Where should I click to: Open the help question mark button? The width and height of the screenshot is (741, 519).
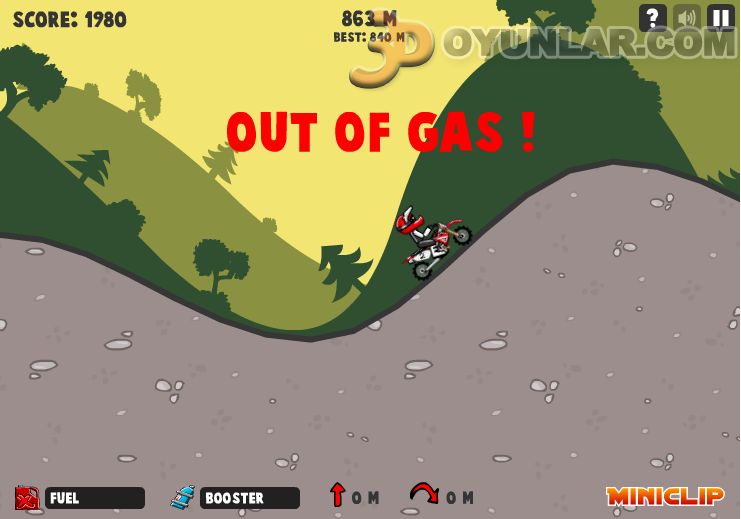[x=653, y=18]
